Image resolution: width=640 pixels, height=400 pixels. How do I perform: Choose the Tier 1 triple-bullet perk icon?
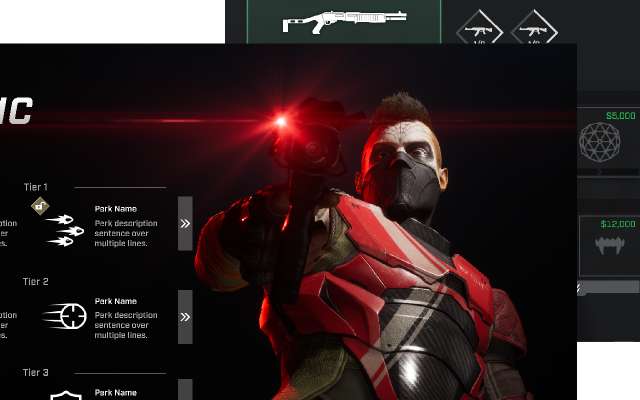[64, 229]
